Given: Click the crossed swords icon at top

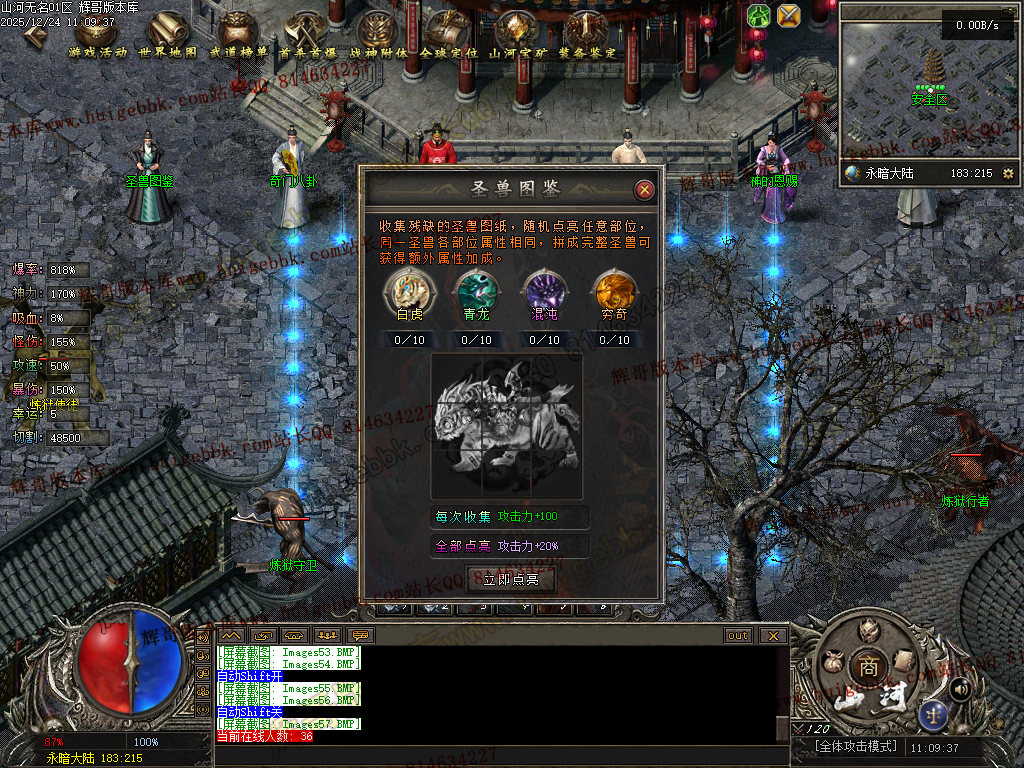Looking at the screenshot, I should point(789,15).
